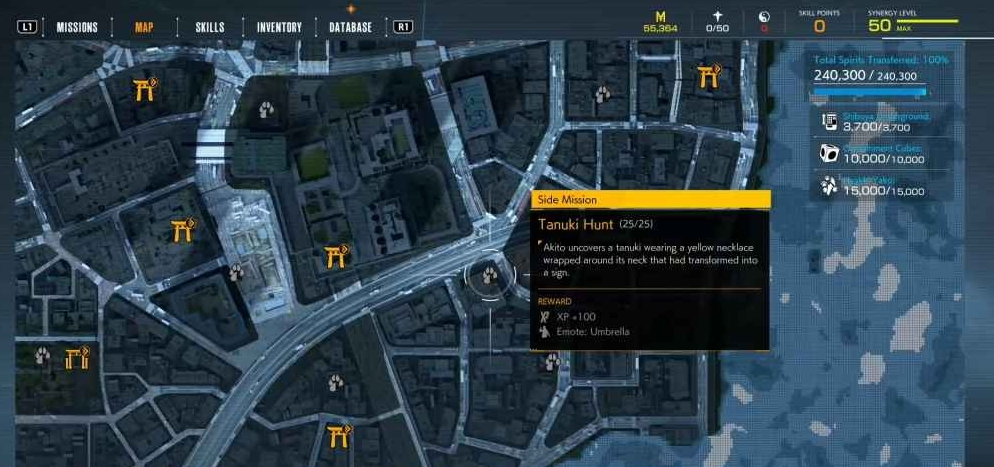Open the Missions tab
The width and height of the screenshot is (994, 467).
tap(77, 27)
